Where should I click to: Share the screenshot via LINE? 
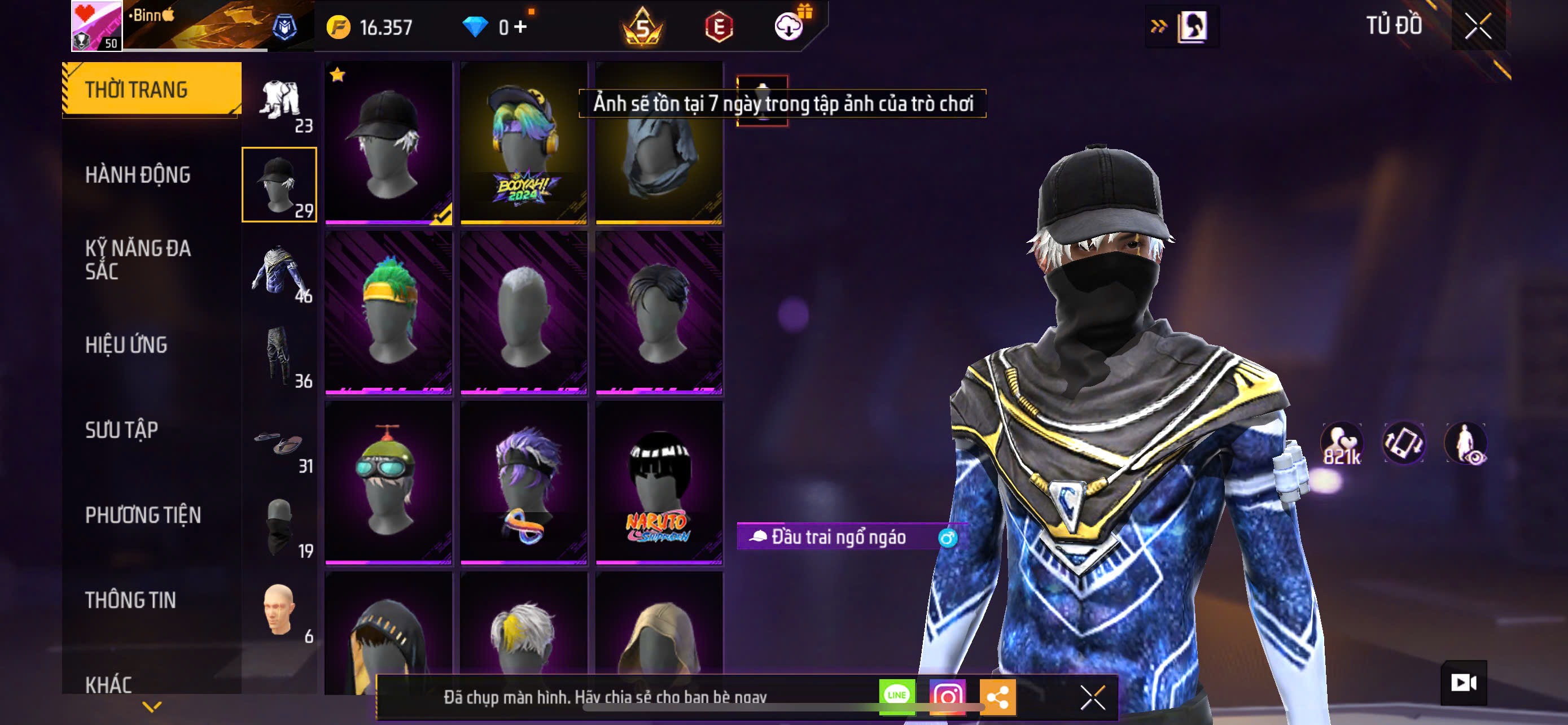click(897, 696)
